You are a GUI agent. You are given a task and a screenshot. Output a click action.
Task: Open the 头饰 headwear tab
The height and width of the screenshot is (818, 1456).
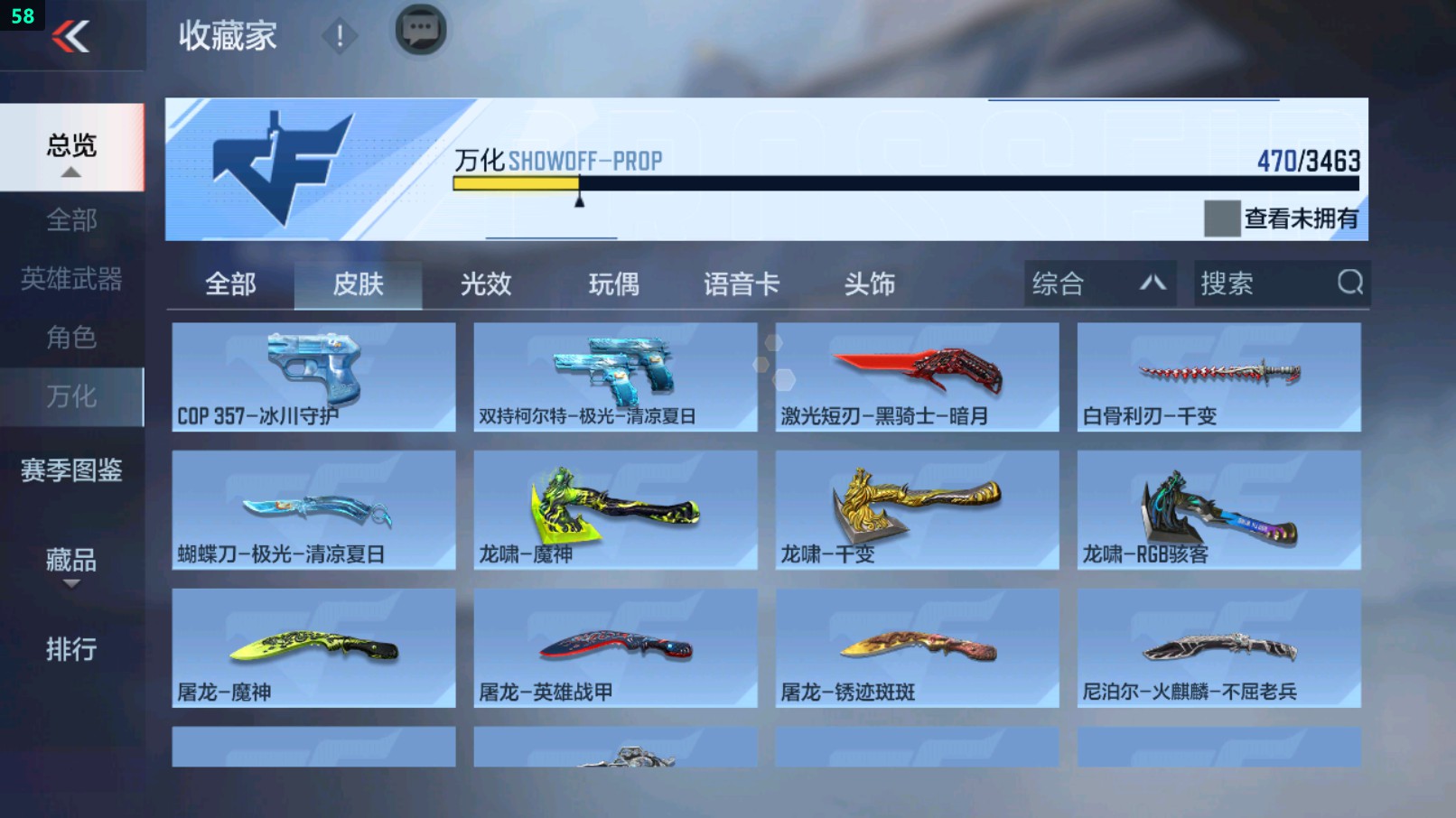click(x=870, y=284)
